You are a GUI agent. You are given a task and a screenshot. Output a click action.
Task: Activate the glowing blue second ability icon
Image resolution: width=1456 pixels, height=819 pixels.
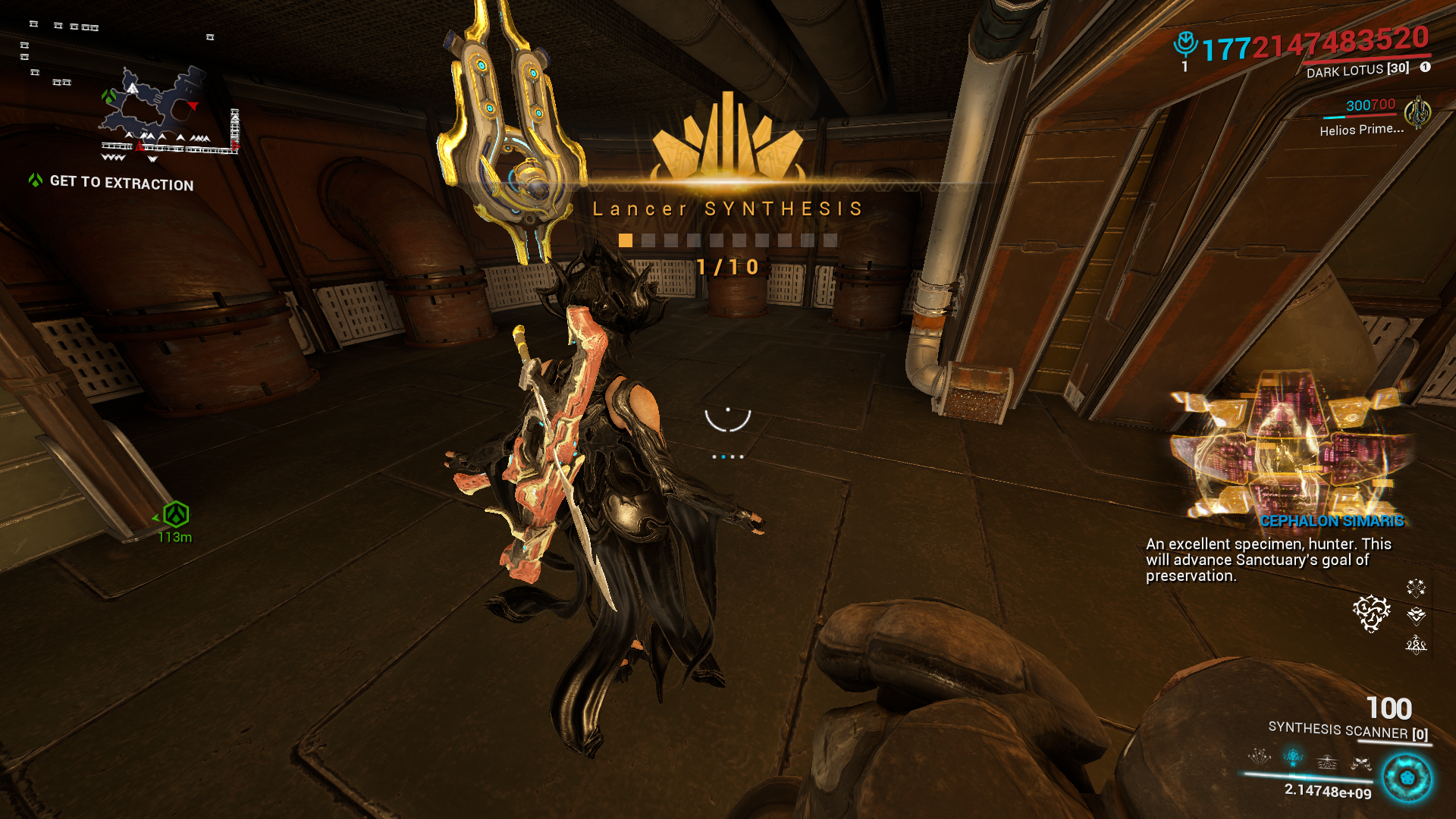tap(1293, 757)
